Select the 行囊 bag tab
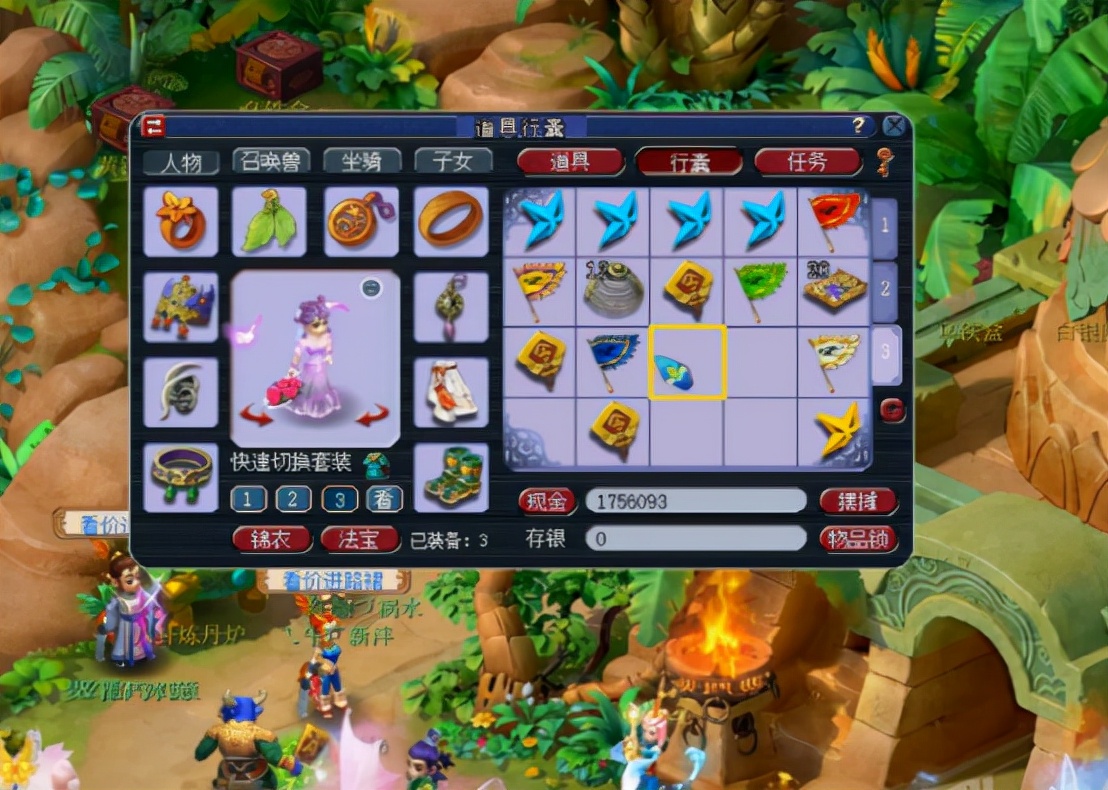The height and width of the screenshot is (790, 1108). tap(689, 162)
